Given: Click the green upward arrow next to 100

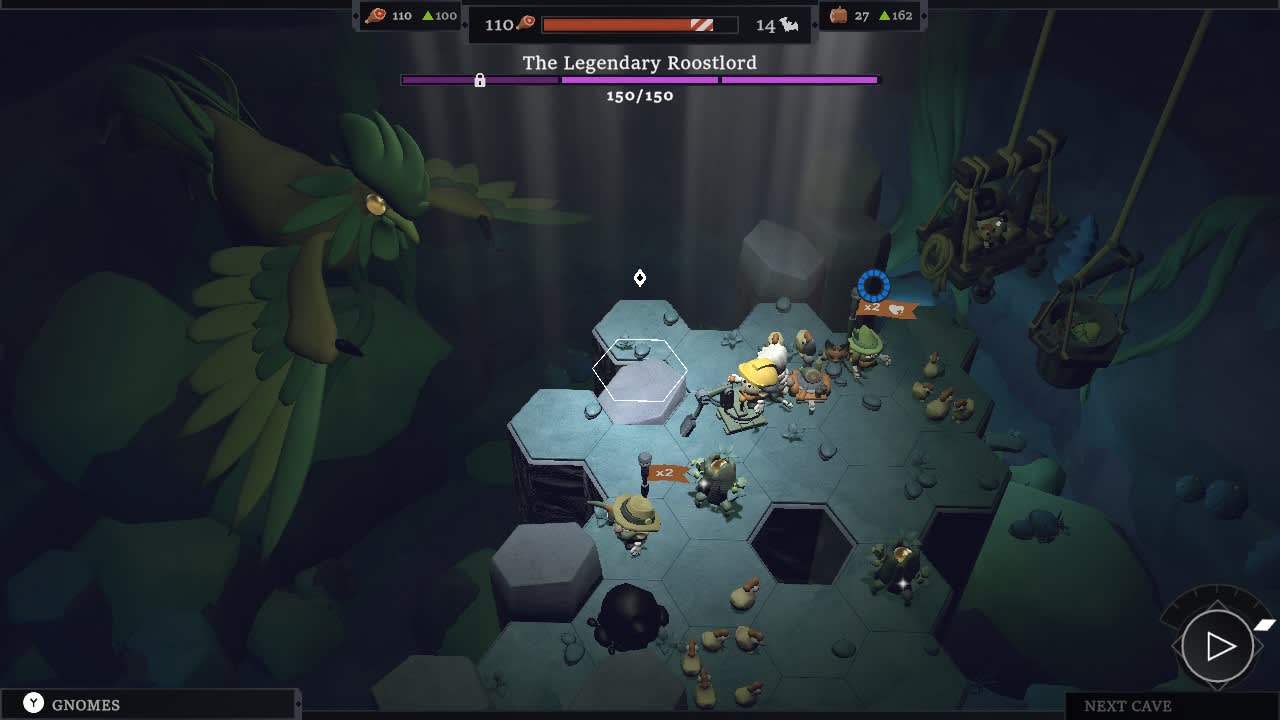Looking at the screenshot, I should pyautogui.click(x=429, y=15).
